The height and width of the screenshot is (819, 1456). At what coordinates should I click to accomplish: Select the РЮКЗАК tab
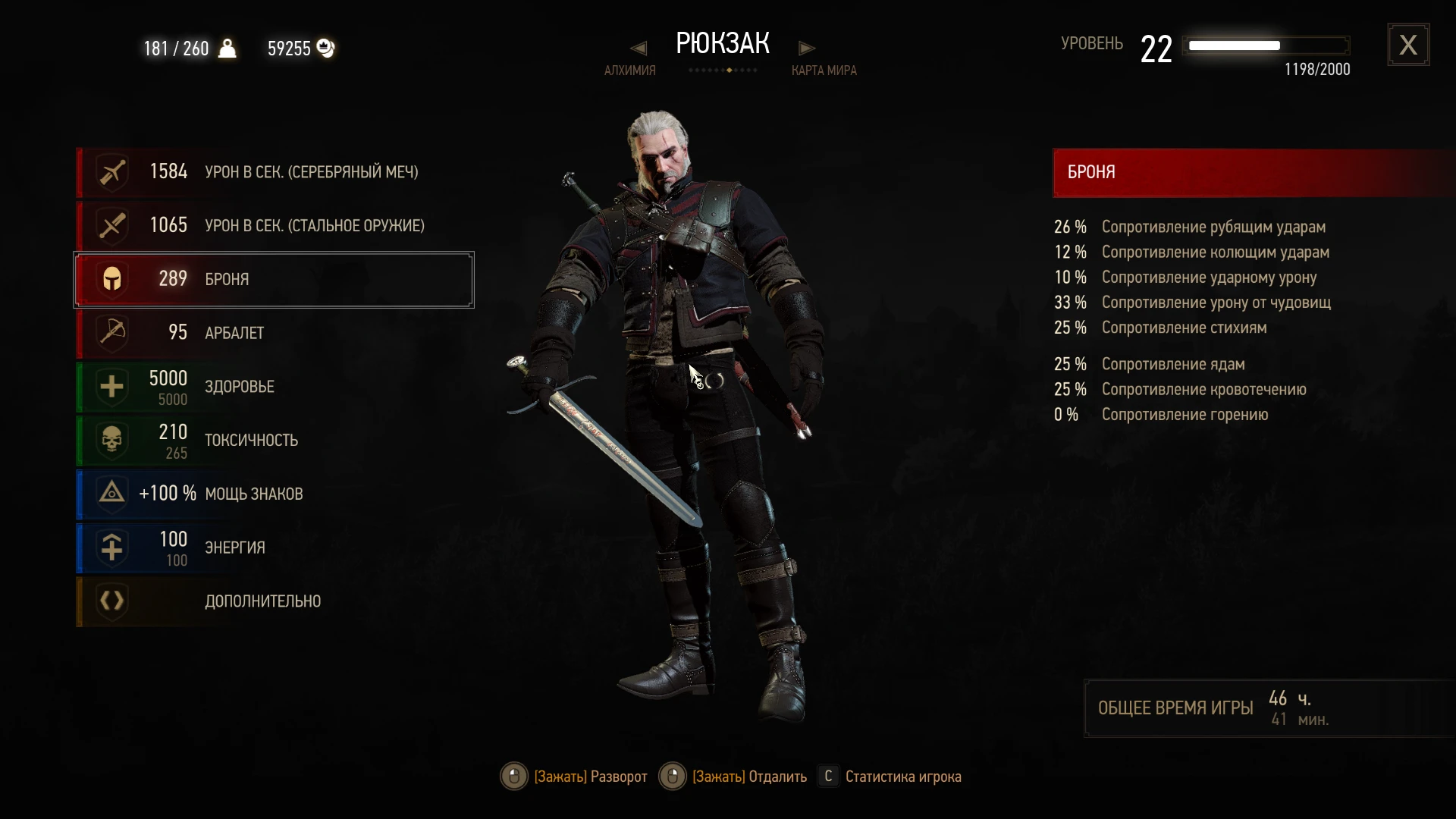722,42
